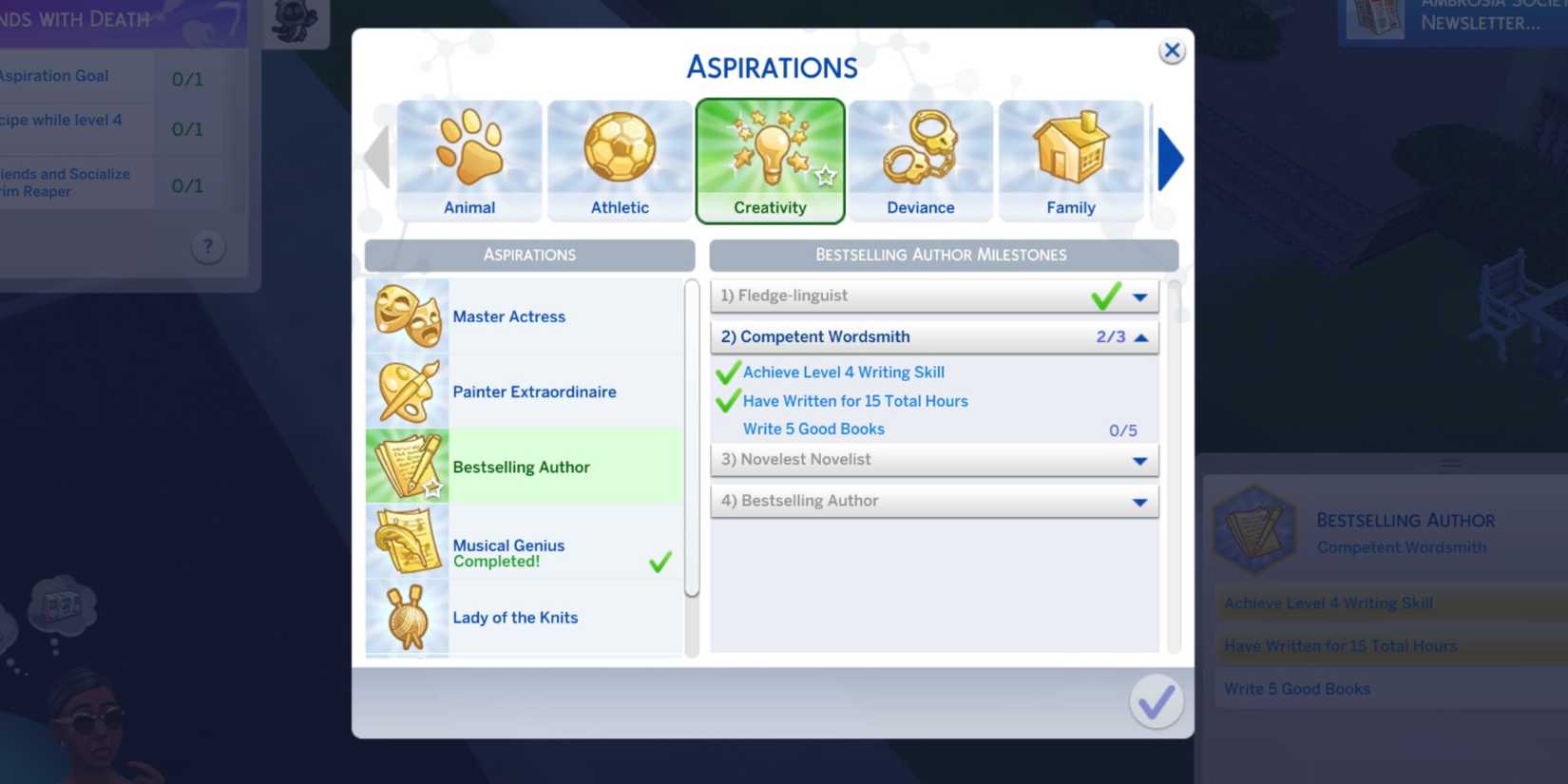
Task: Open the help question mark button
Action: click(208, 246)
